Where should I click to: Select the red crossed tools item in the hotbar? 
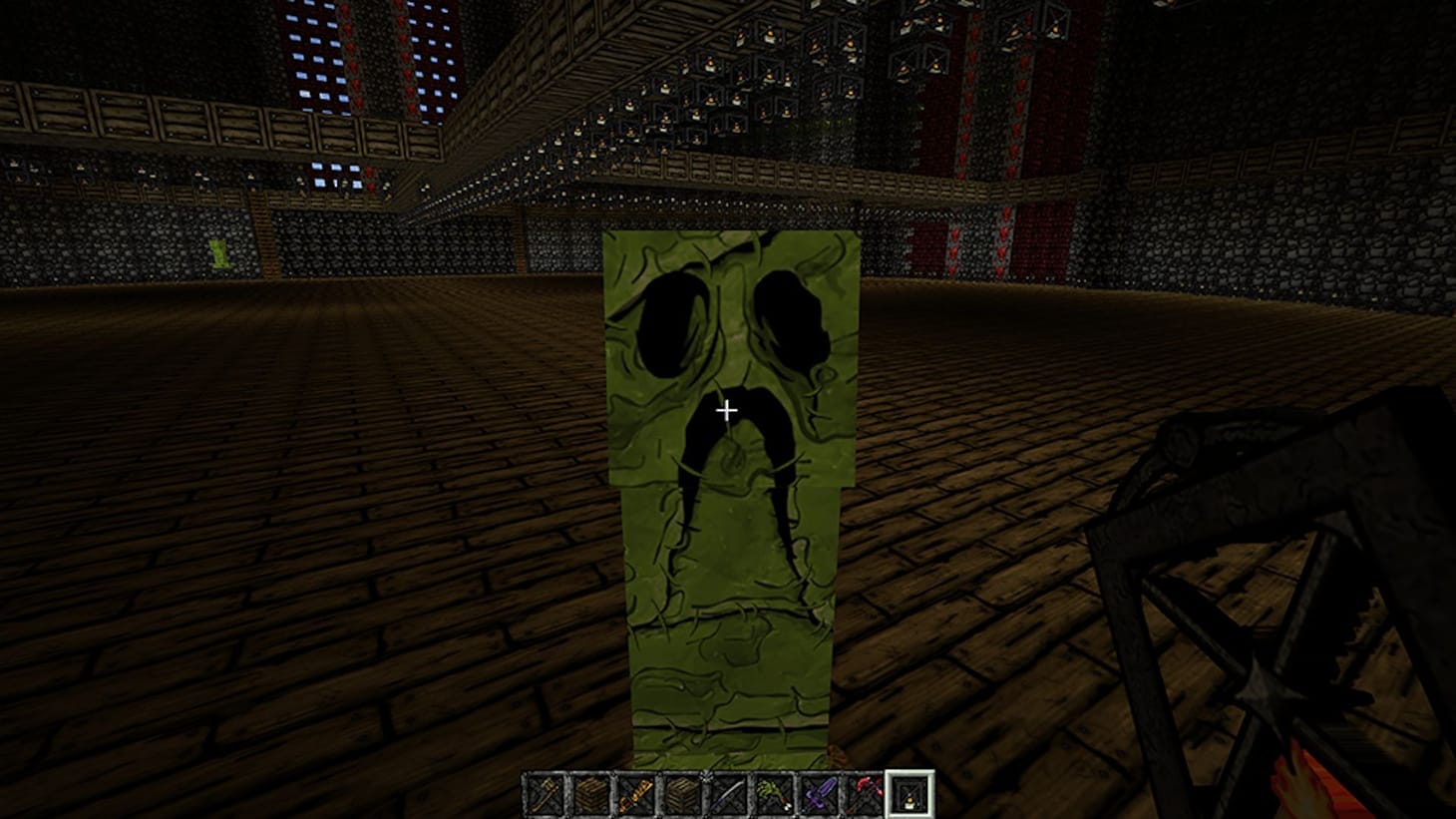867,791
